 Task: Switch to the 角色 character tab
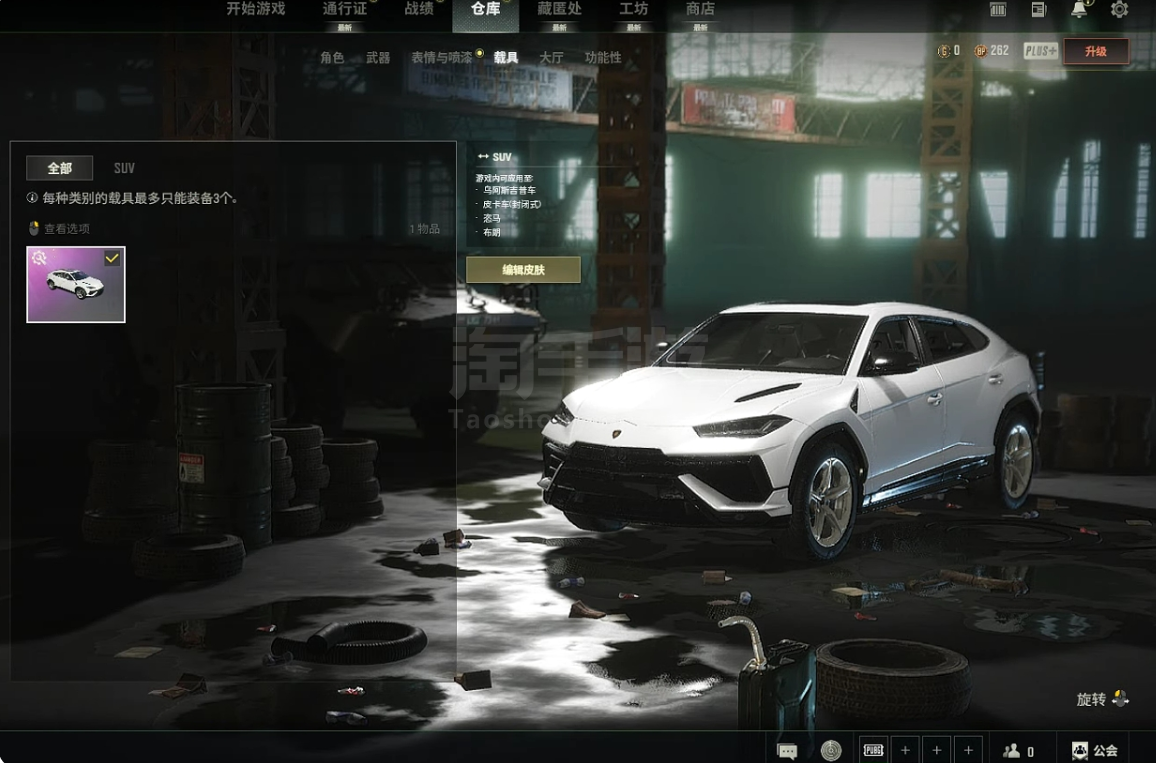332,58
